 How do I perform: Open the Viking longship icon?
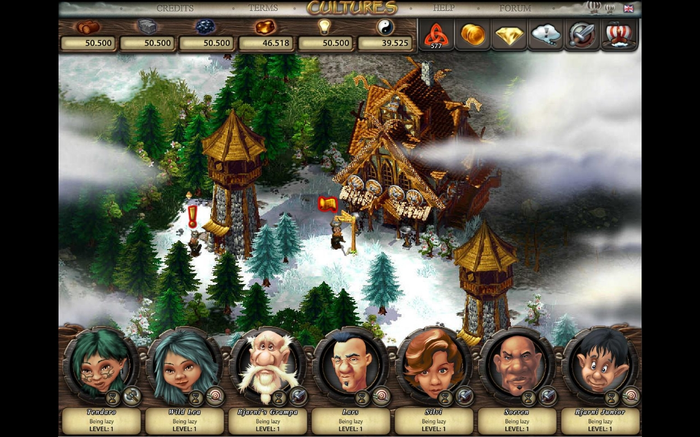click(x=619, y=35)
